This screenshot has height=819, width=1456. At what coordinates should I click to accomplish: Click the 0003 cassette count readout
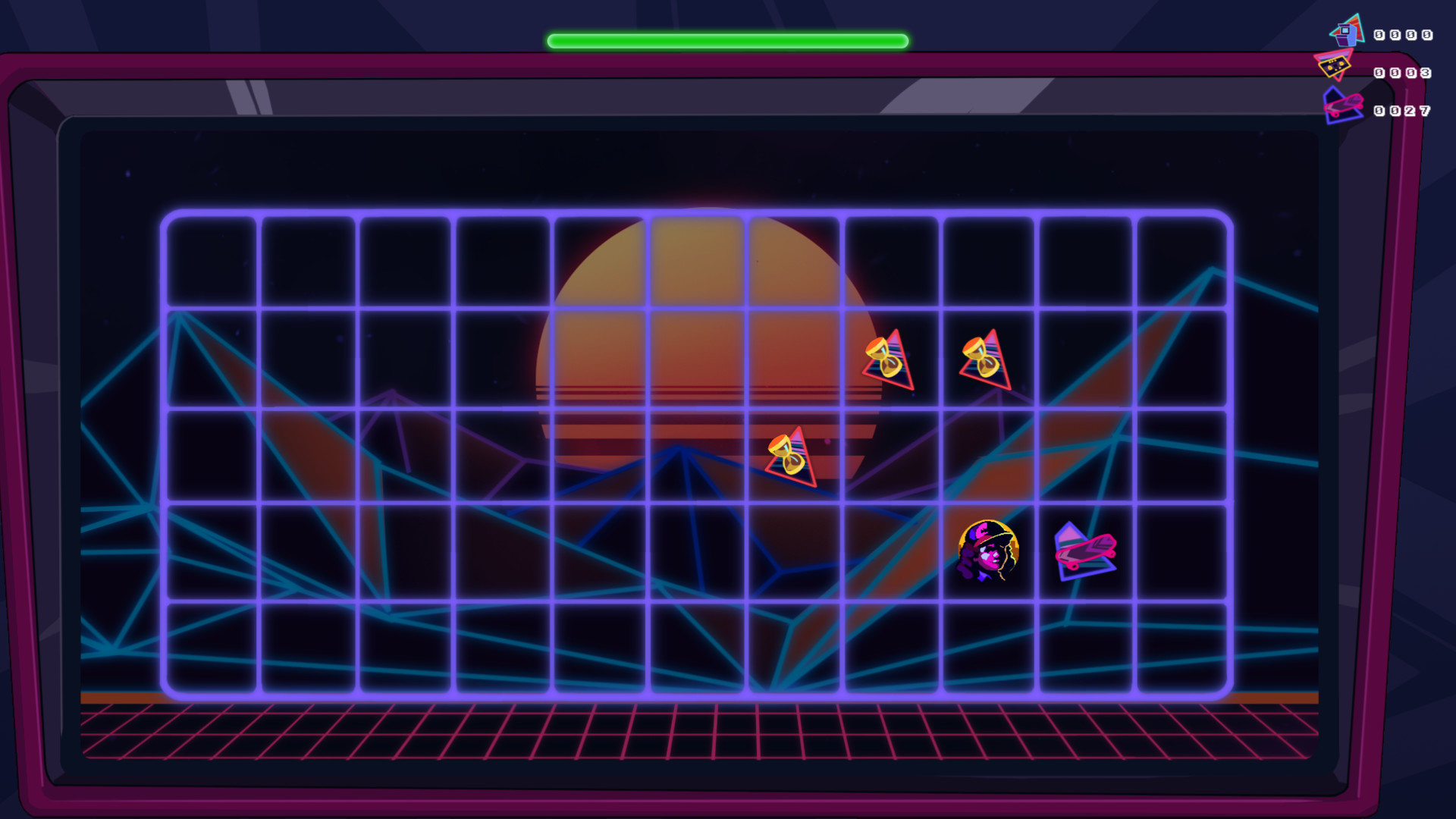point(1404,72)
